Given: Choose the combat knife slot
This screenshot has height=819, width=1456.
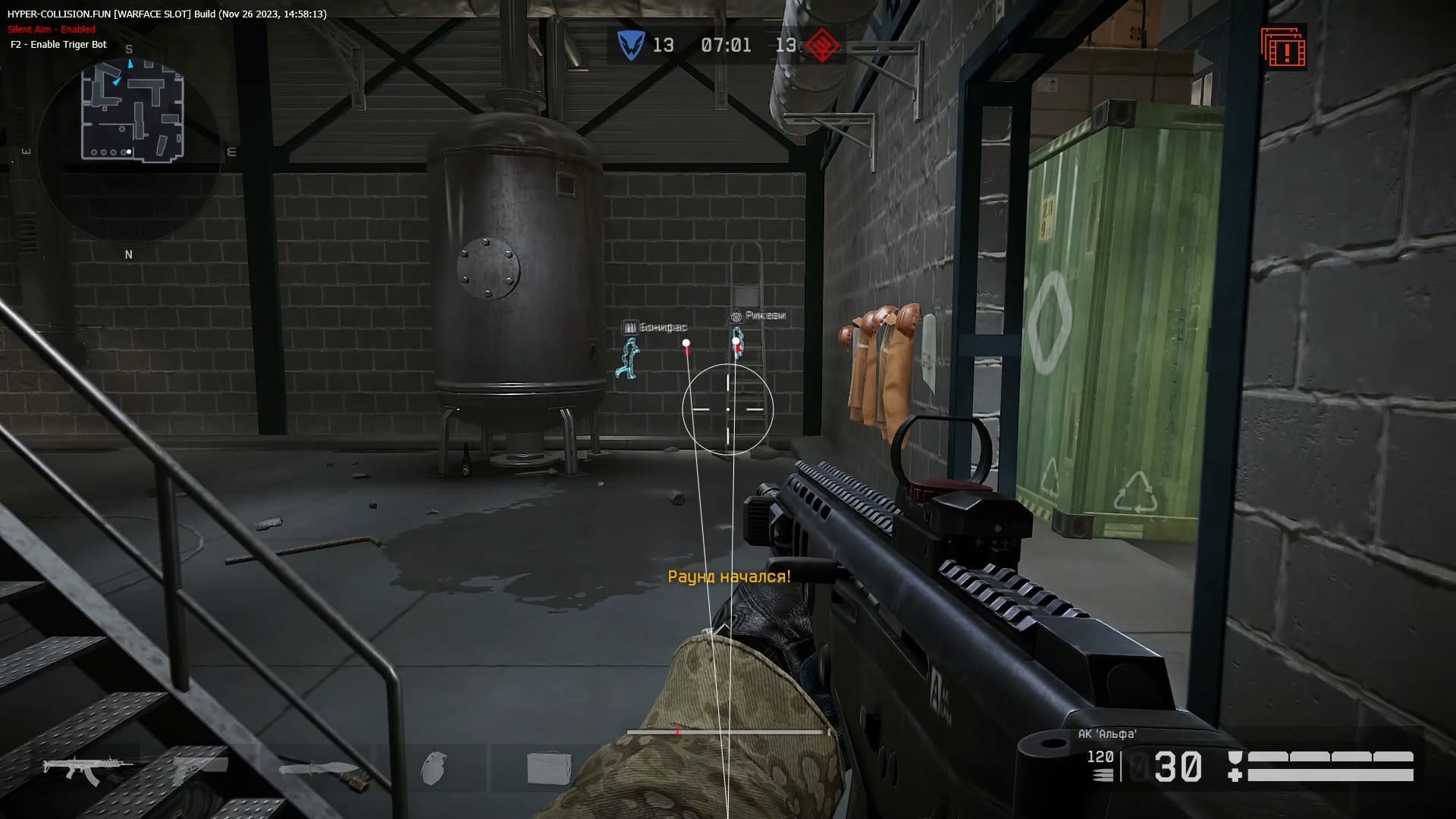Looking at the screenshot, I should pos(318,771).
